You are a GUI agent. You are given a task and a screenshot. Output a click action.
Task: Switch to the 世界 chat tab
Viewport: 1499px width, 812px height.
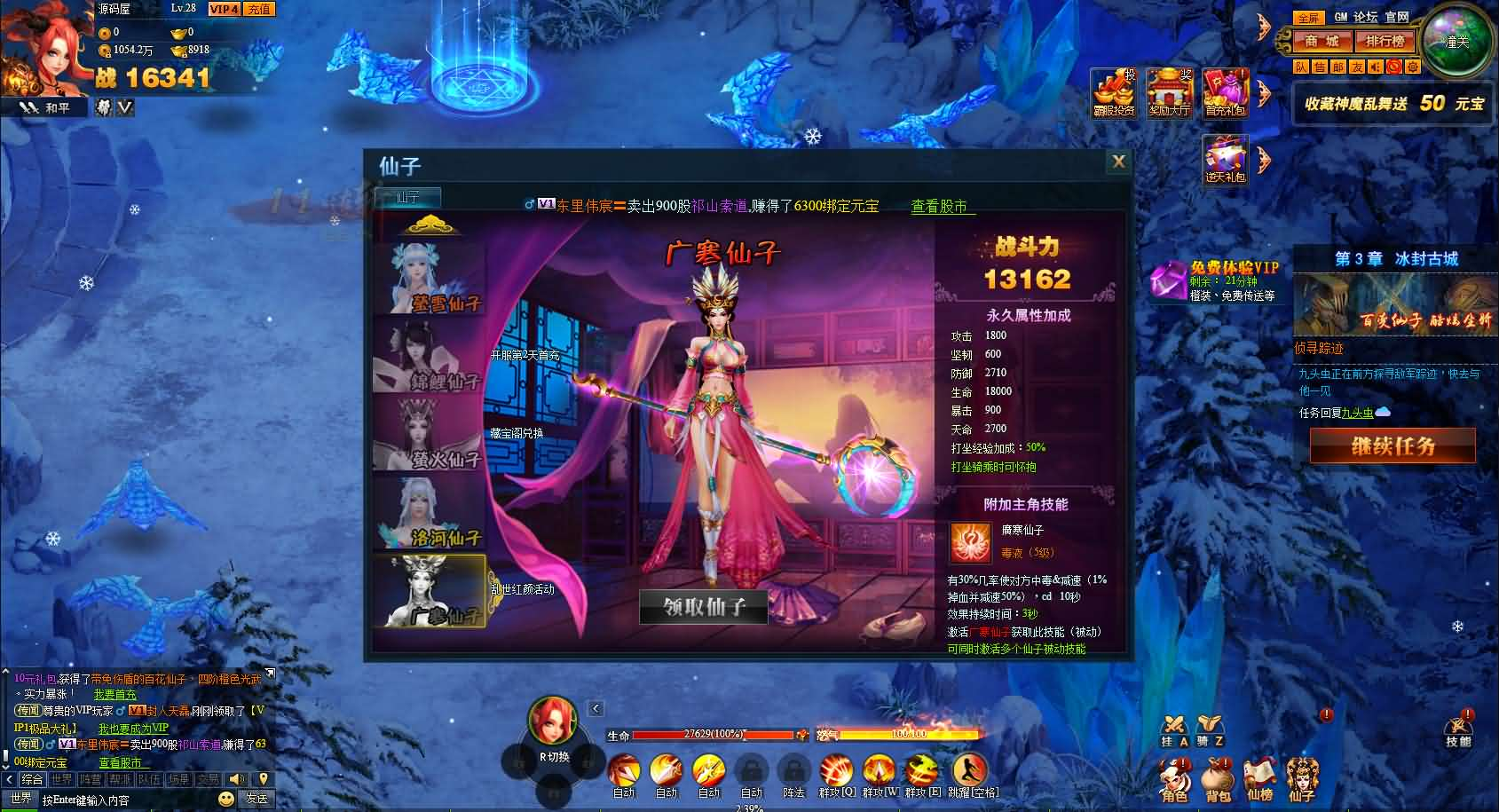pyautogui.click(x=62, y=778)
